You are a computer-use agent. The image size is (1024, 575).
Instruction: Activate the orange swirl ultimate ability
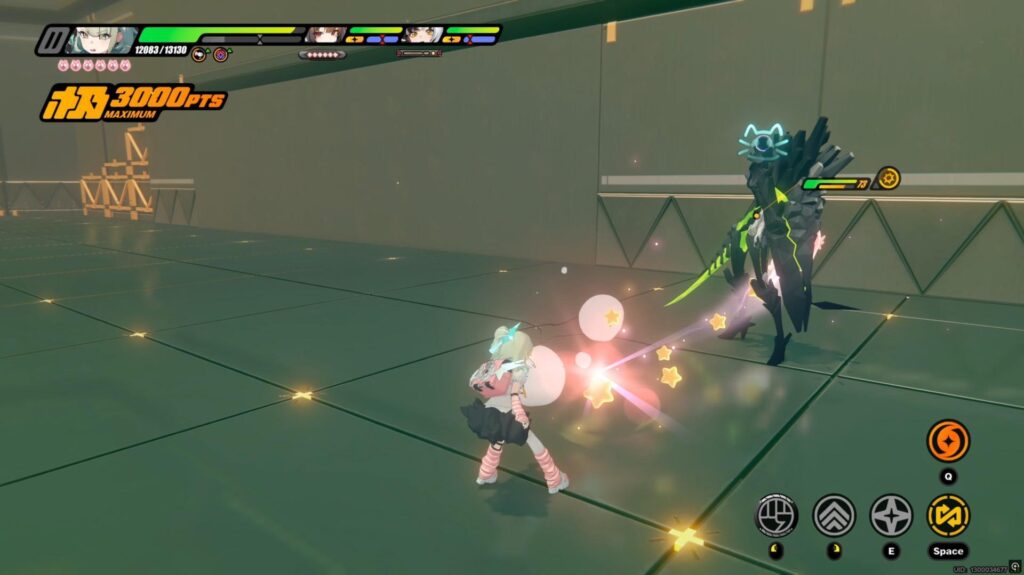[947, 441]
